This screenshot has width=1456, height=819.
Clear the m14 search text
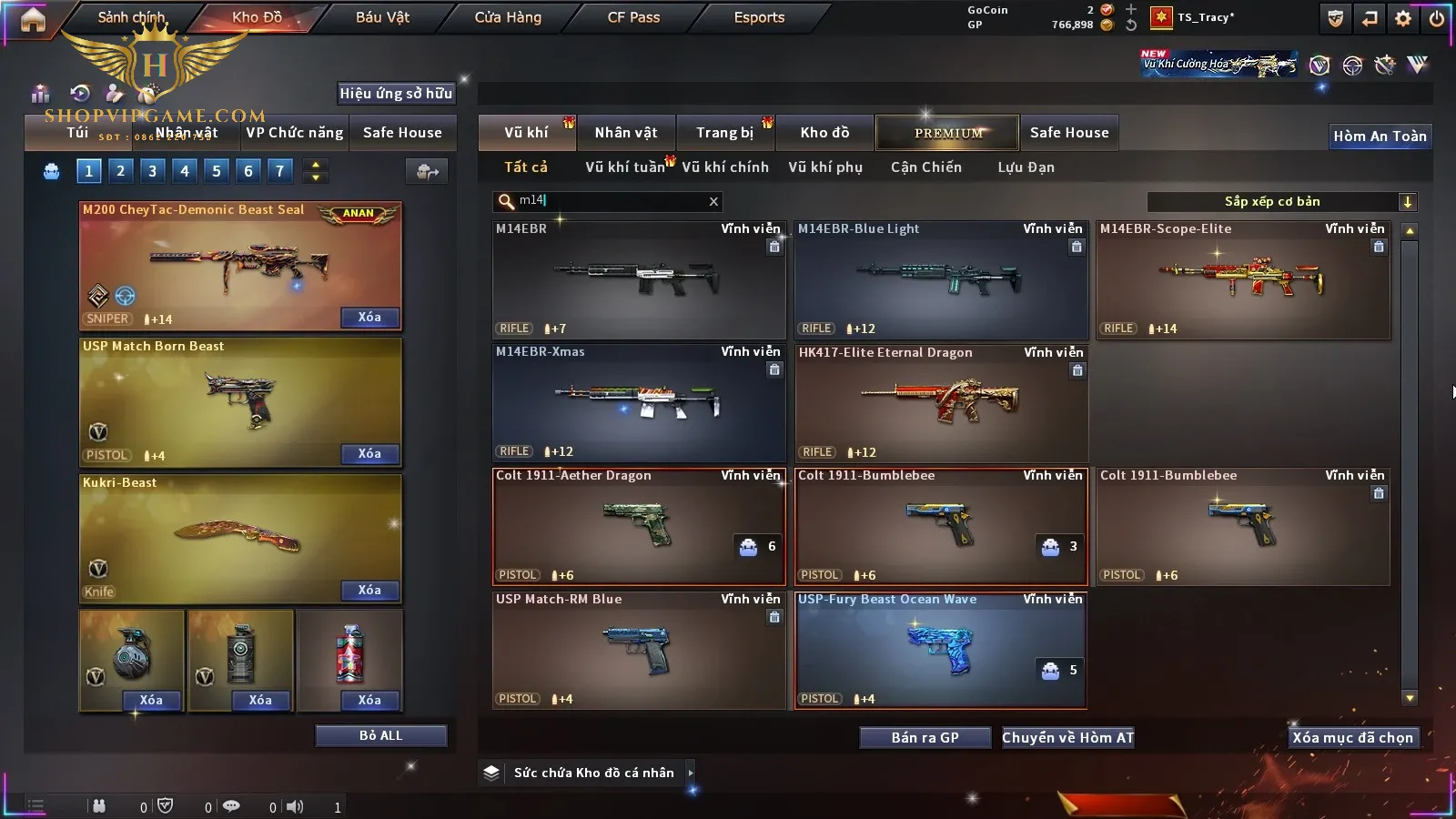pos(713,202)
